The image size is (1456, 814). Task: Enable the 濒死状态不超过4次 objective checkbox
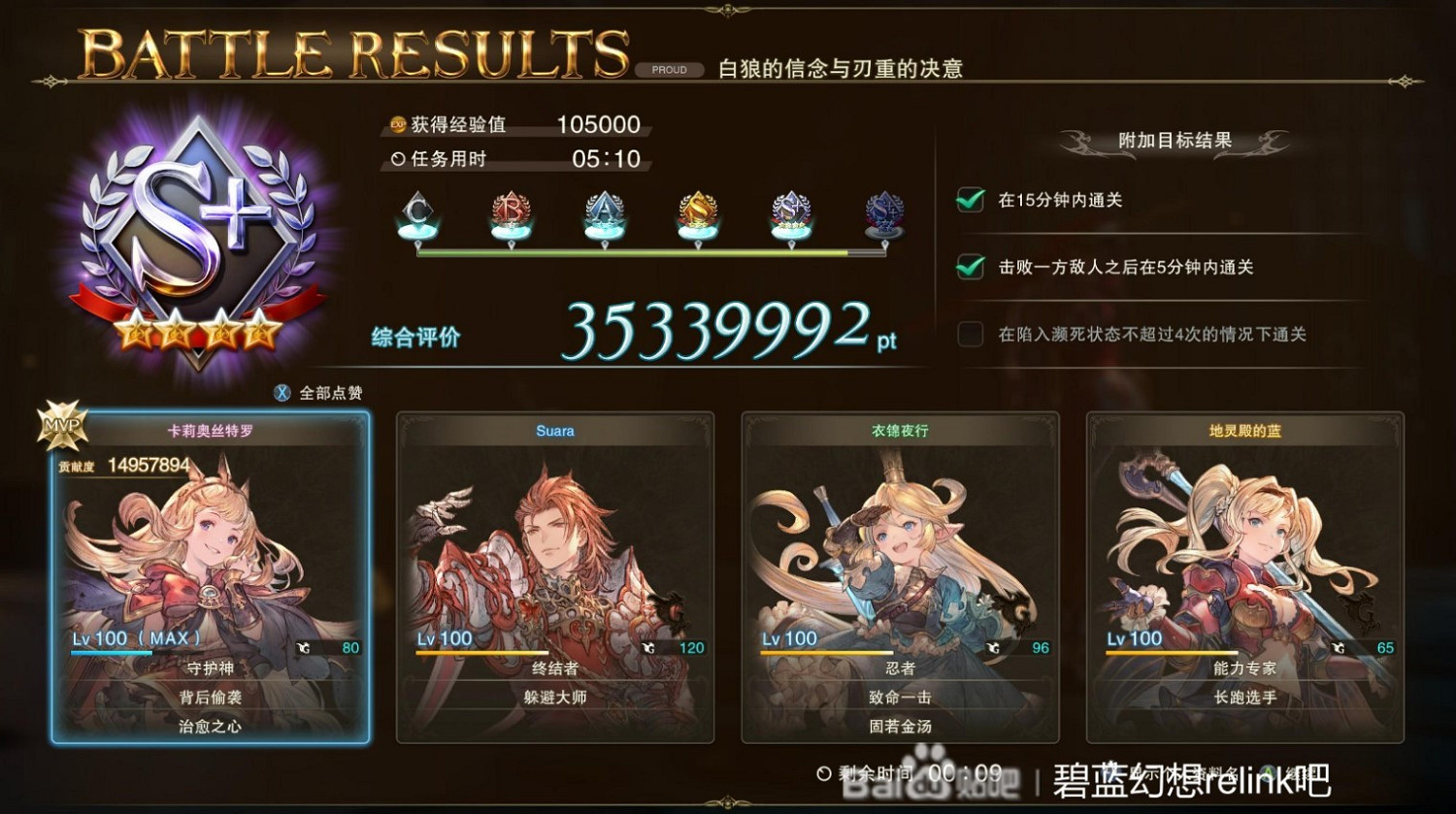click(970, 334)
